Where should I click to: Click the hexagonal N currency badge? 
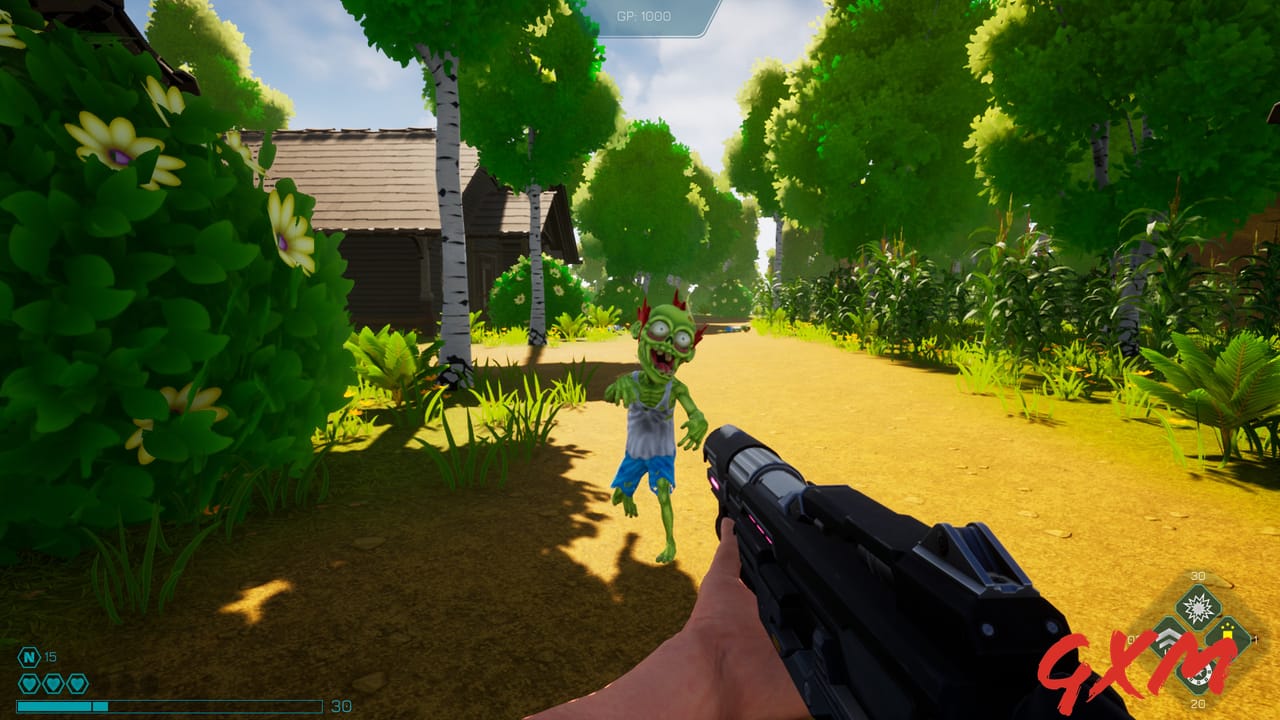click(28, 657)
